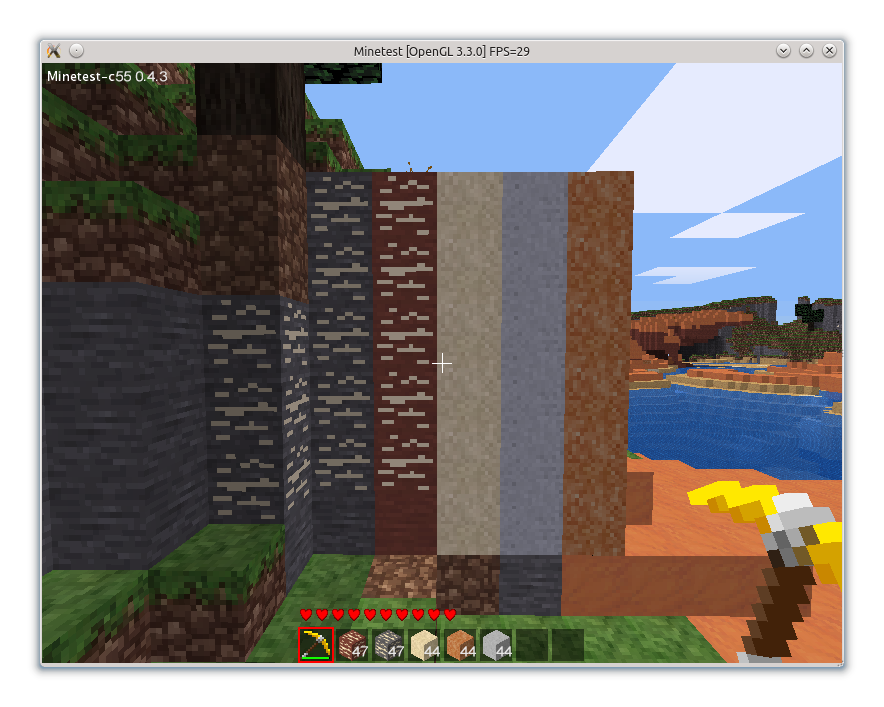Choose the pale sand block slot

point(424,645)
